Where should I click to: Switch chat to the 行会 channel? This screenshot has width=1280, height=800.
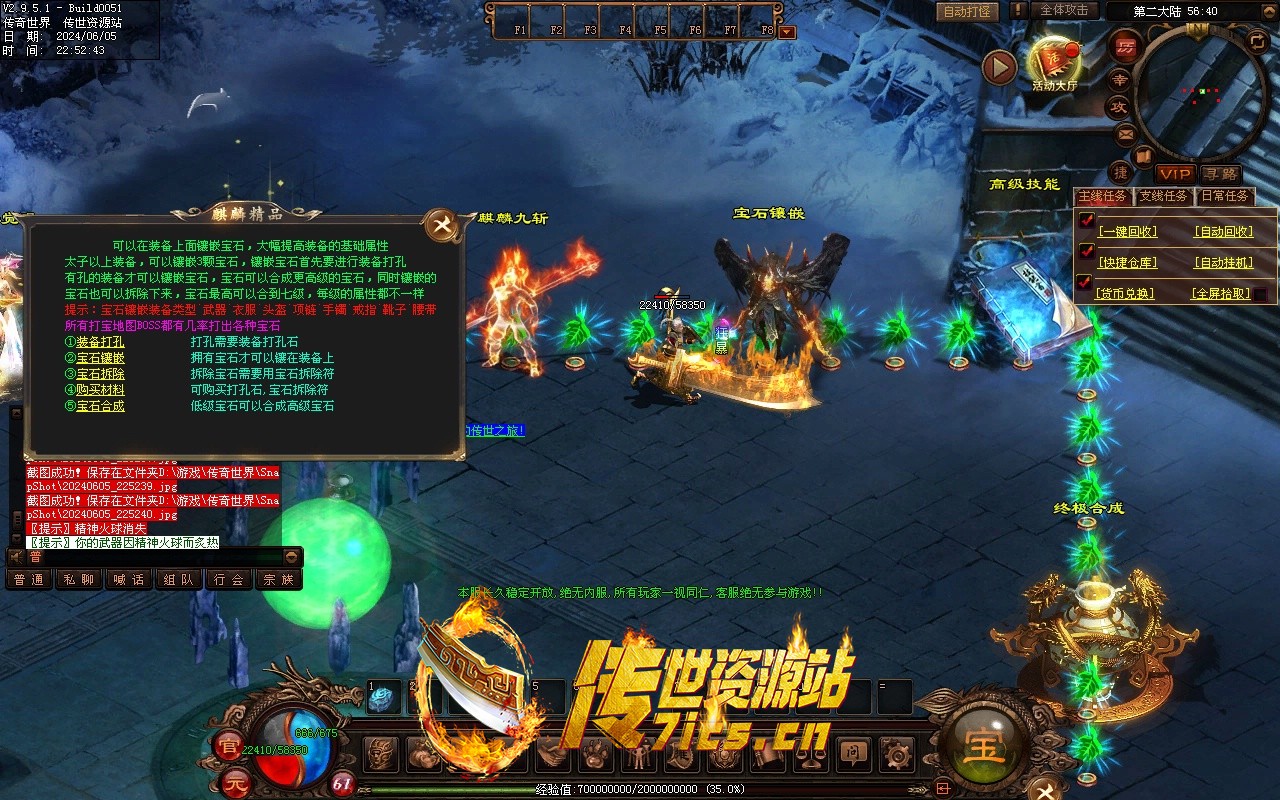tap(229, 580)
